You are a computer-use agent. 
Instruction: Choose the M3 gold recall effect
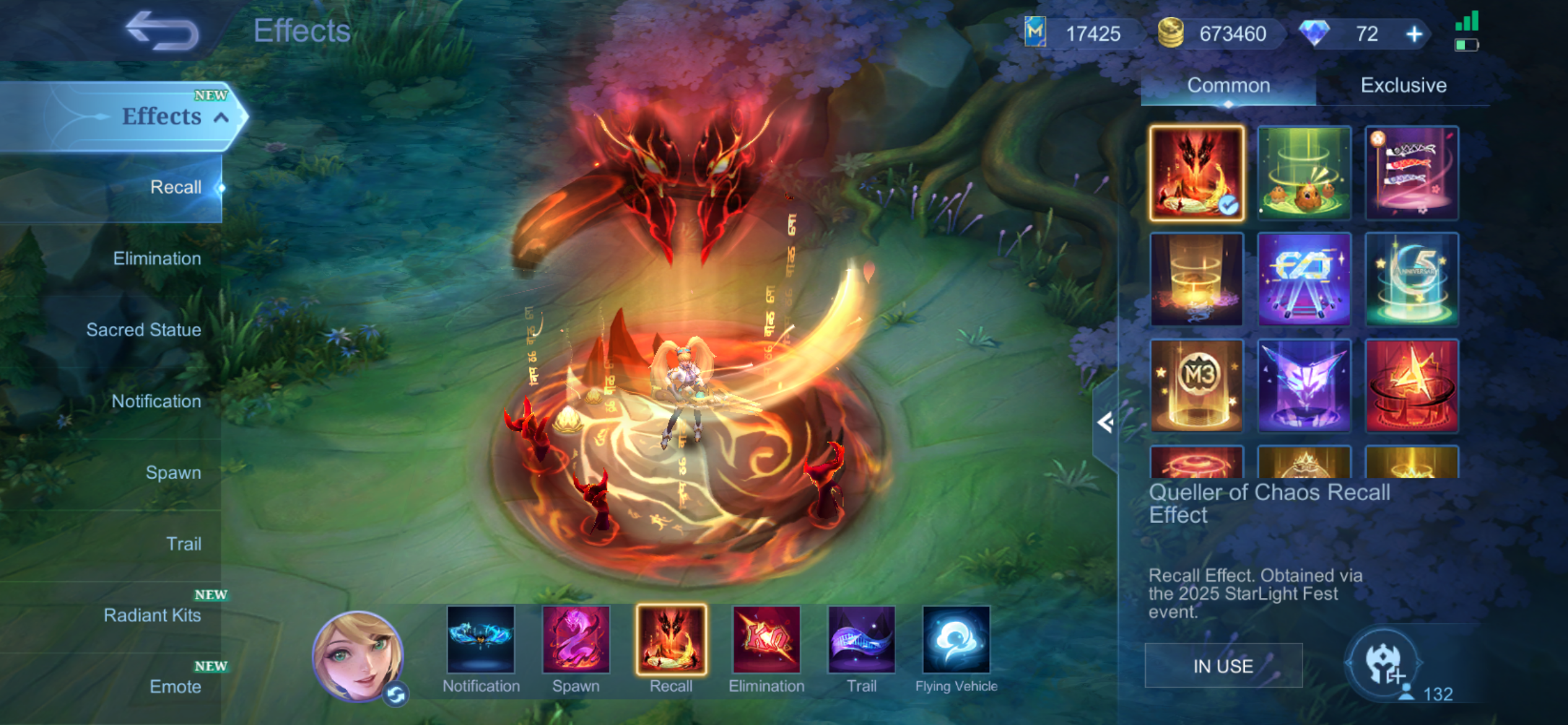(x=1196, y=385)
